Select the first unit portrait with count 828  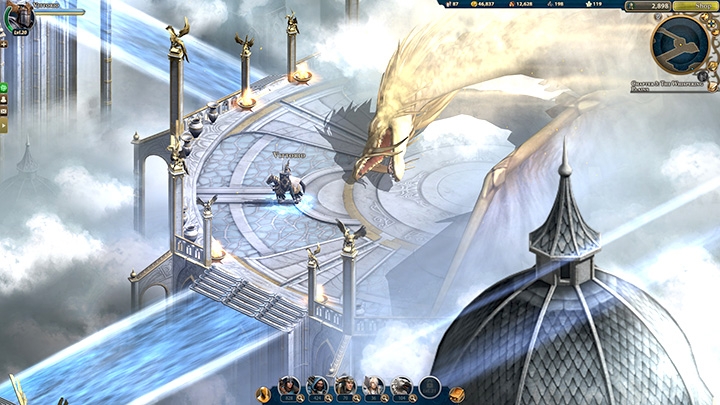point(289,386)
